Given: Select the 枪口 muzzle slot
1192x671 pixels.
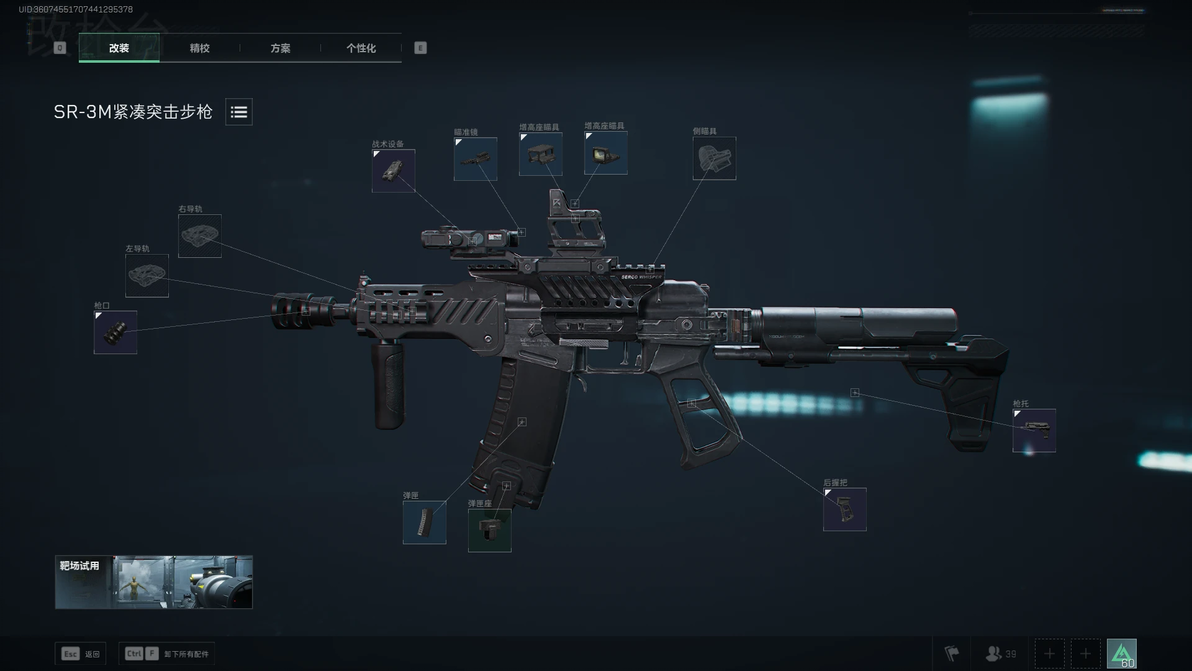Looking at the screenshot, I should 115,332.
